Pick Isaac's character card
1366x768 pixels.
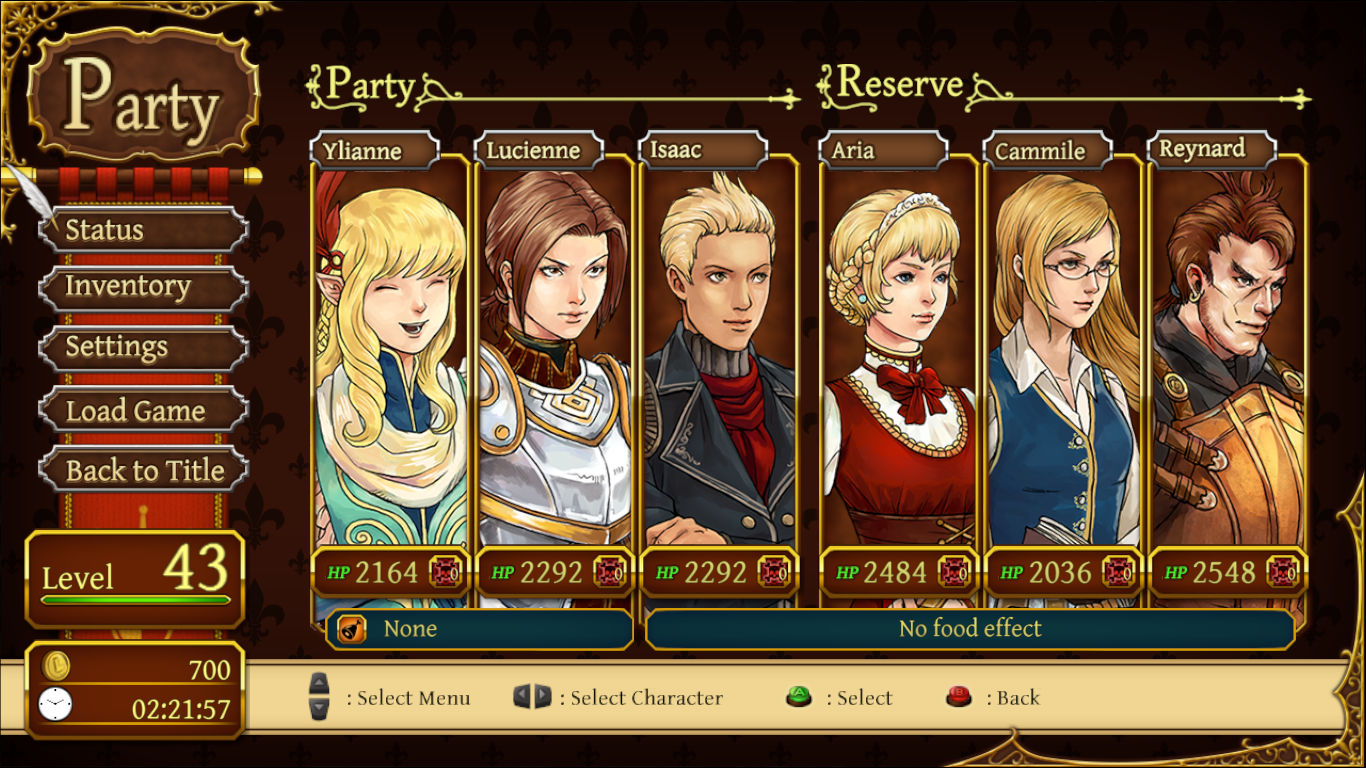[x=719, y=360]
